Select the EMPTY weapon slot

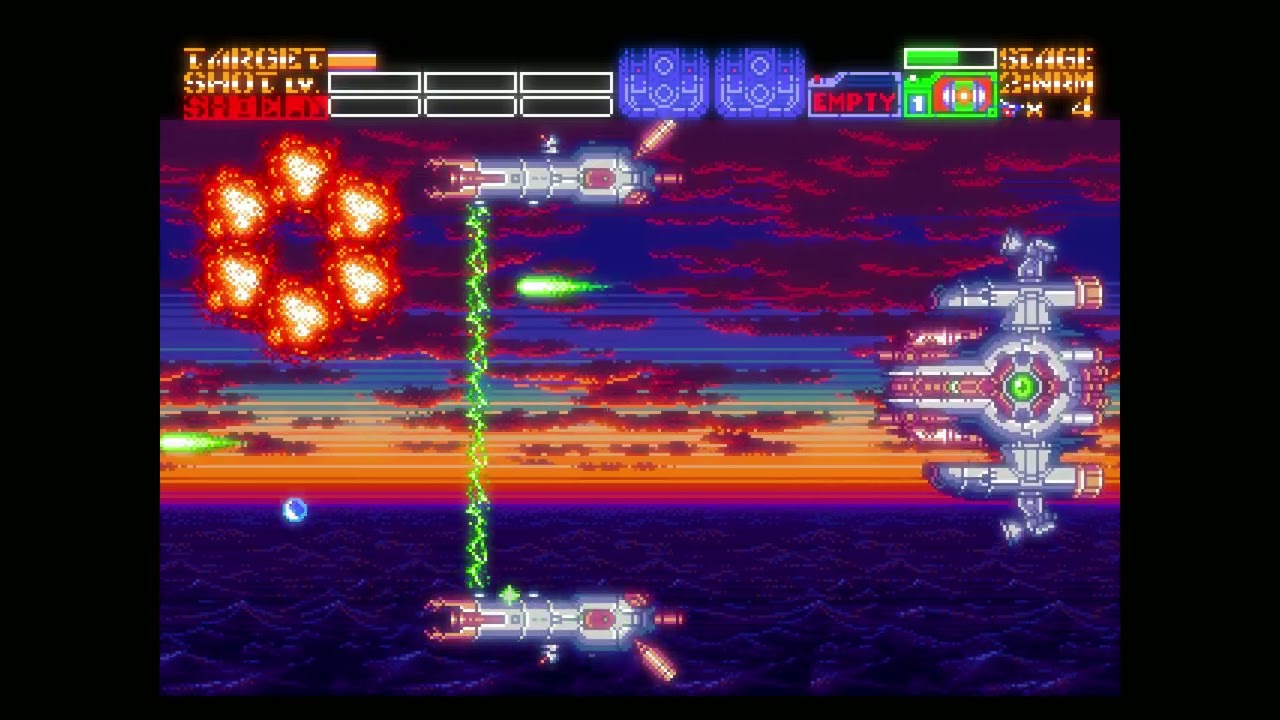click(853, 99)
